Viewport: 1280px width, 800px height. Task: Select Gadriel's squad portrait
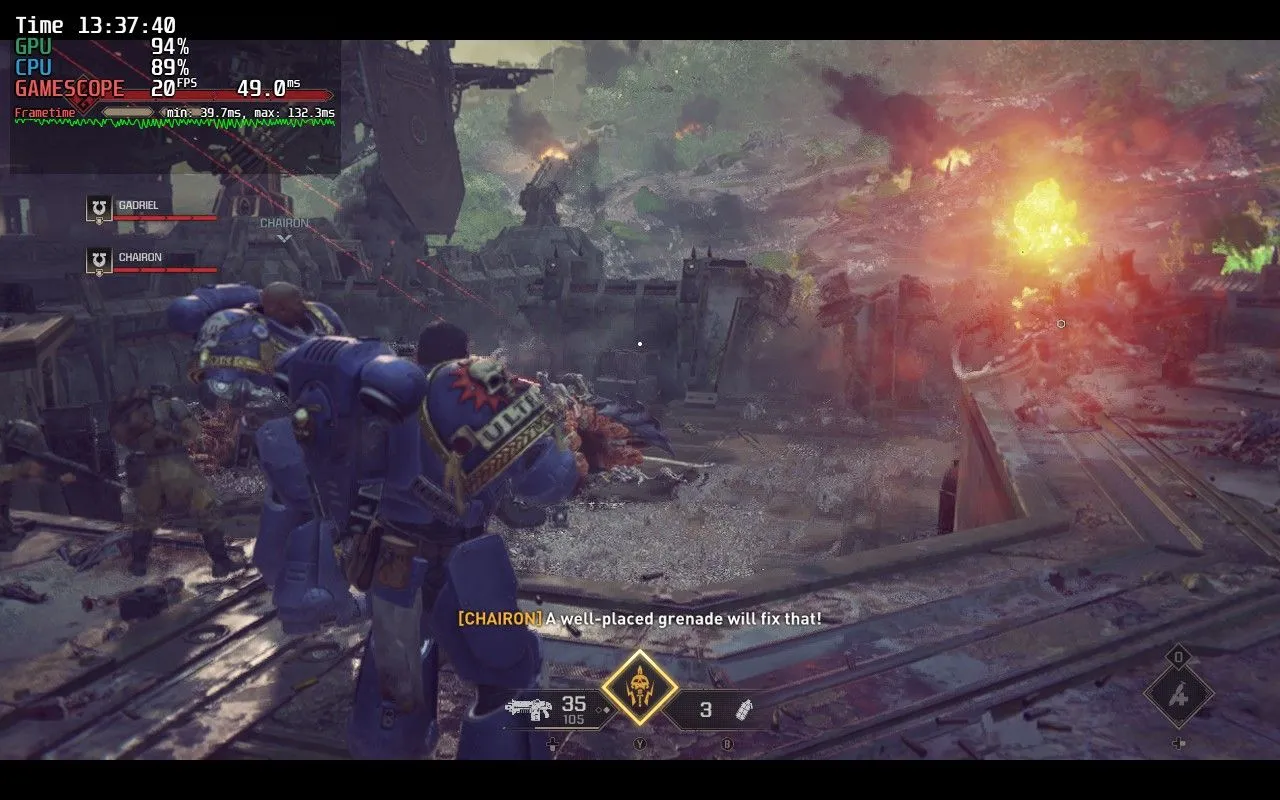point(99,208)
